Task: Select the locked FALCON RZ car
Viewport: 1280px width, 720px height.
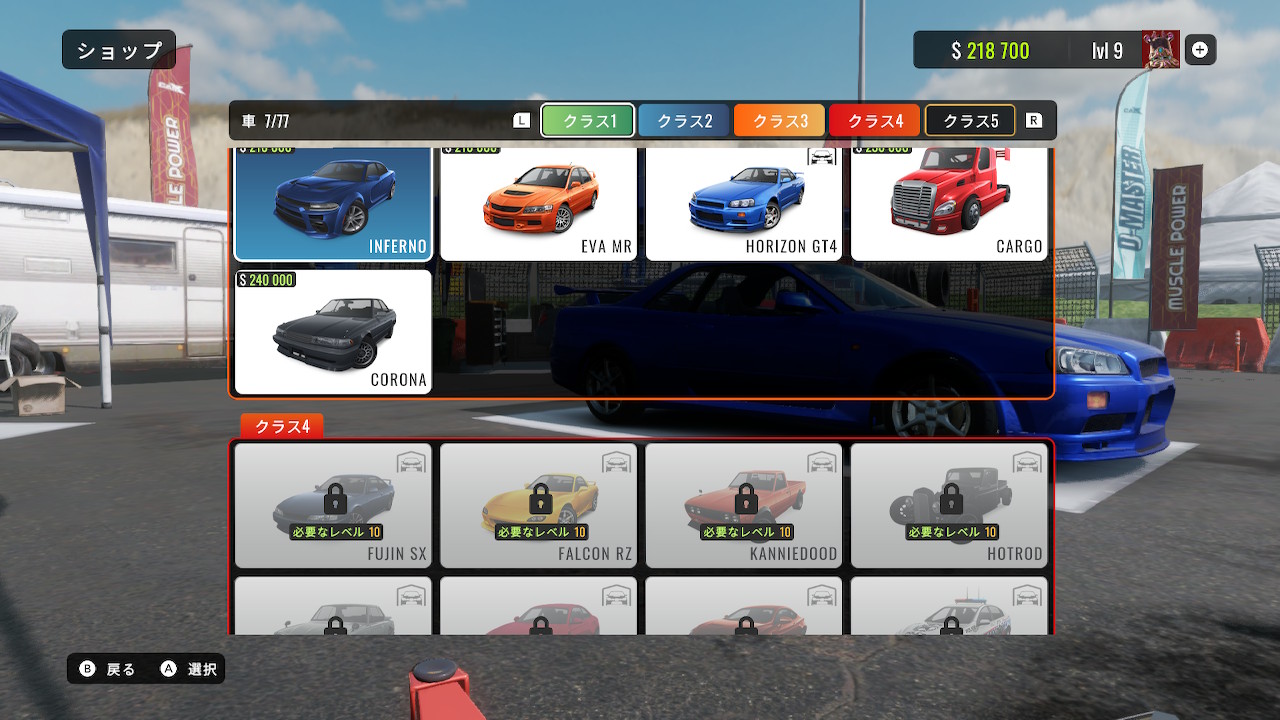Action: coord(538,505)
